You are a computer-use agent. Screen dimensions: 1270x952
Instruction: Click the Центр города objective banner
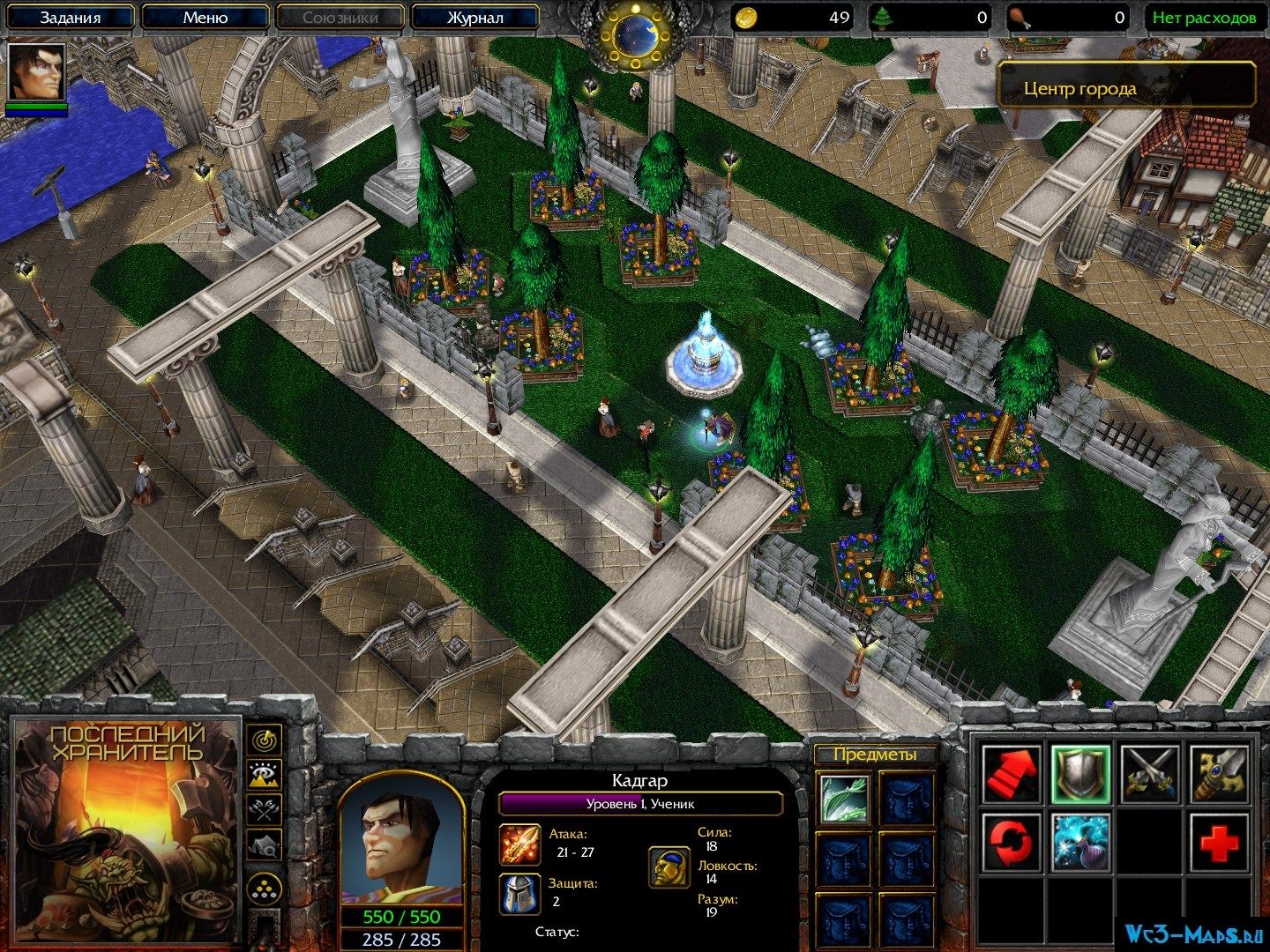tap(1126, 88)
